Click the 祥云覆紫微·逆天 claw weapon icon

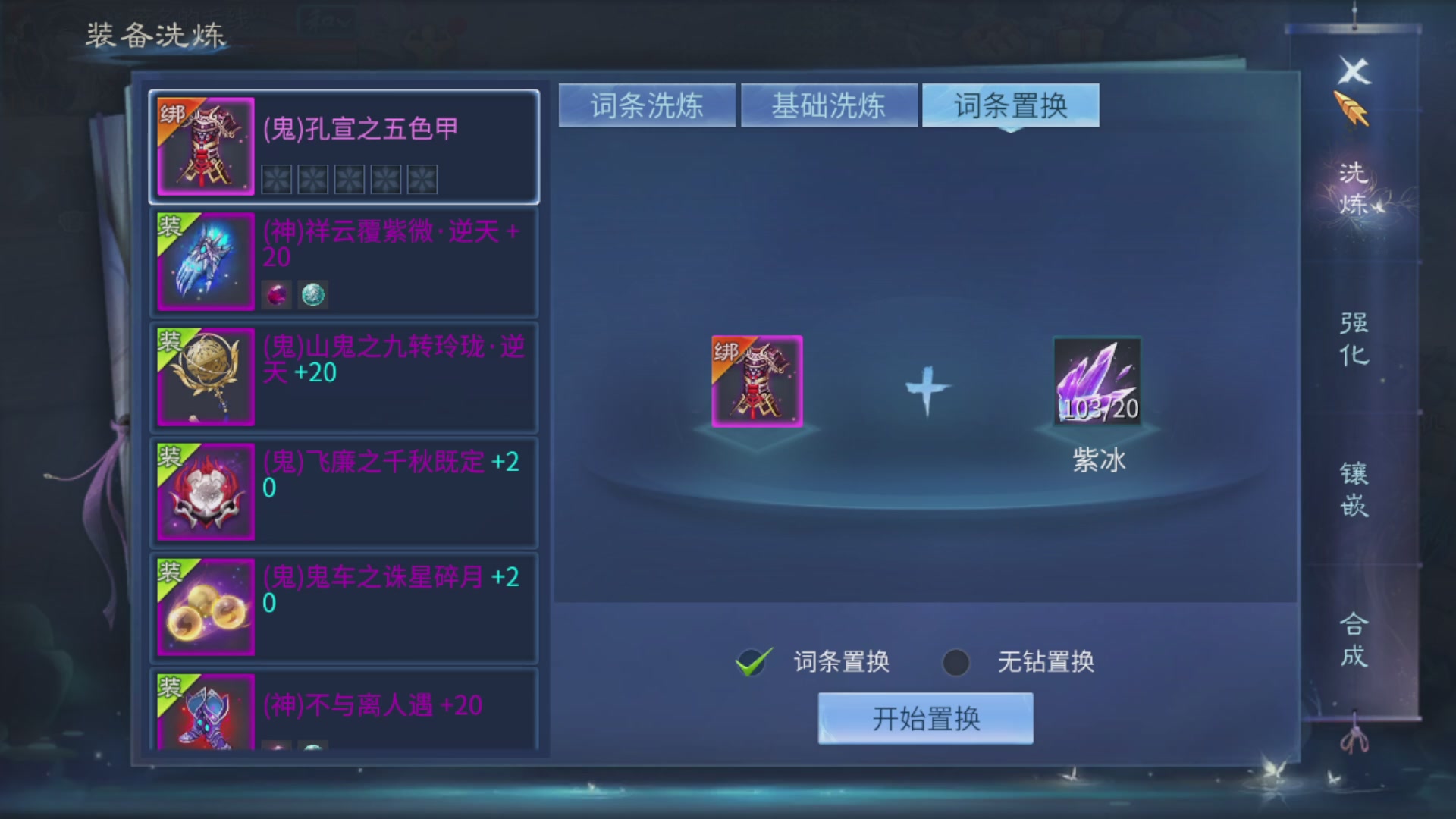tap(205, 262)
